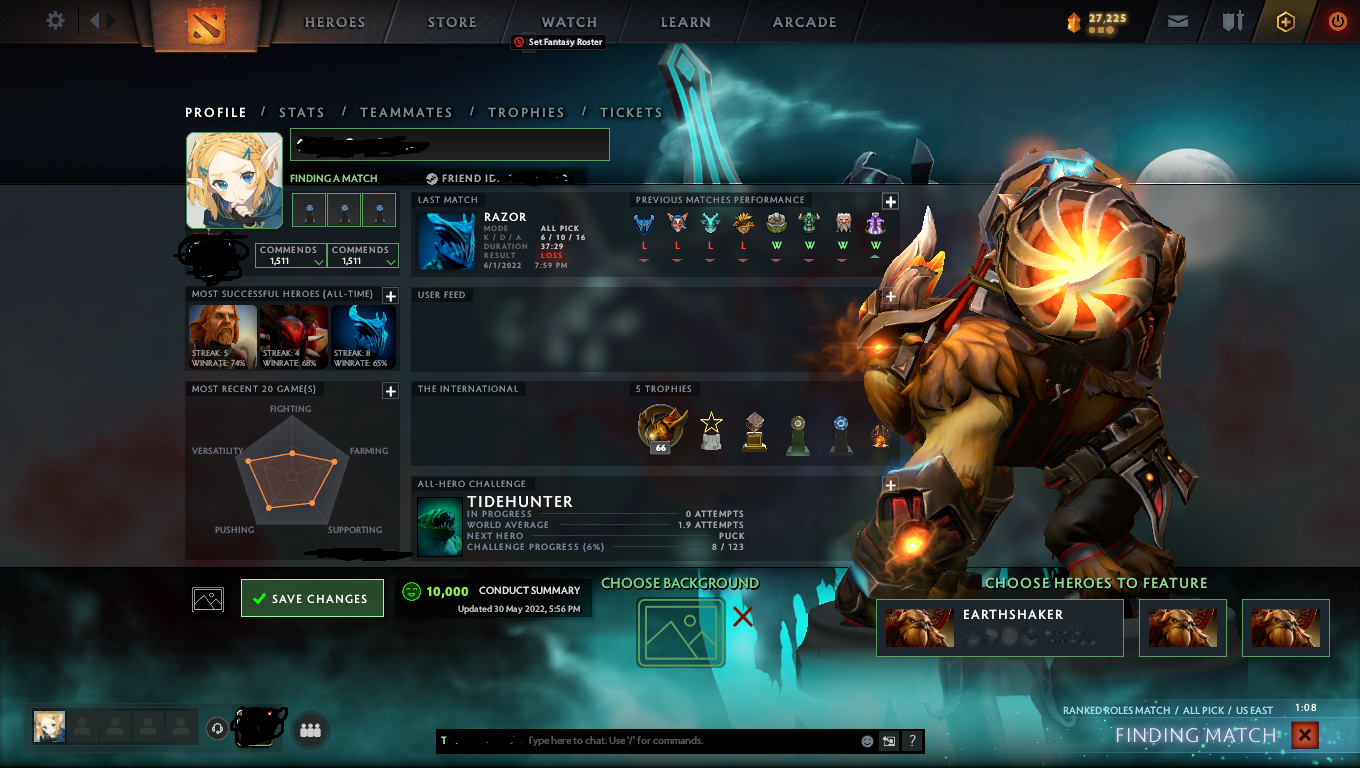Click the question mark chat help icon
The height and width of the screenshot is (768, 1360).
911,741
